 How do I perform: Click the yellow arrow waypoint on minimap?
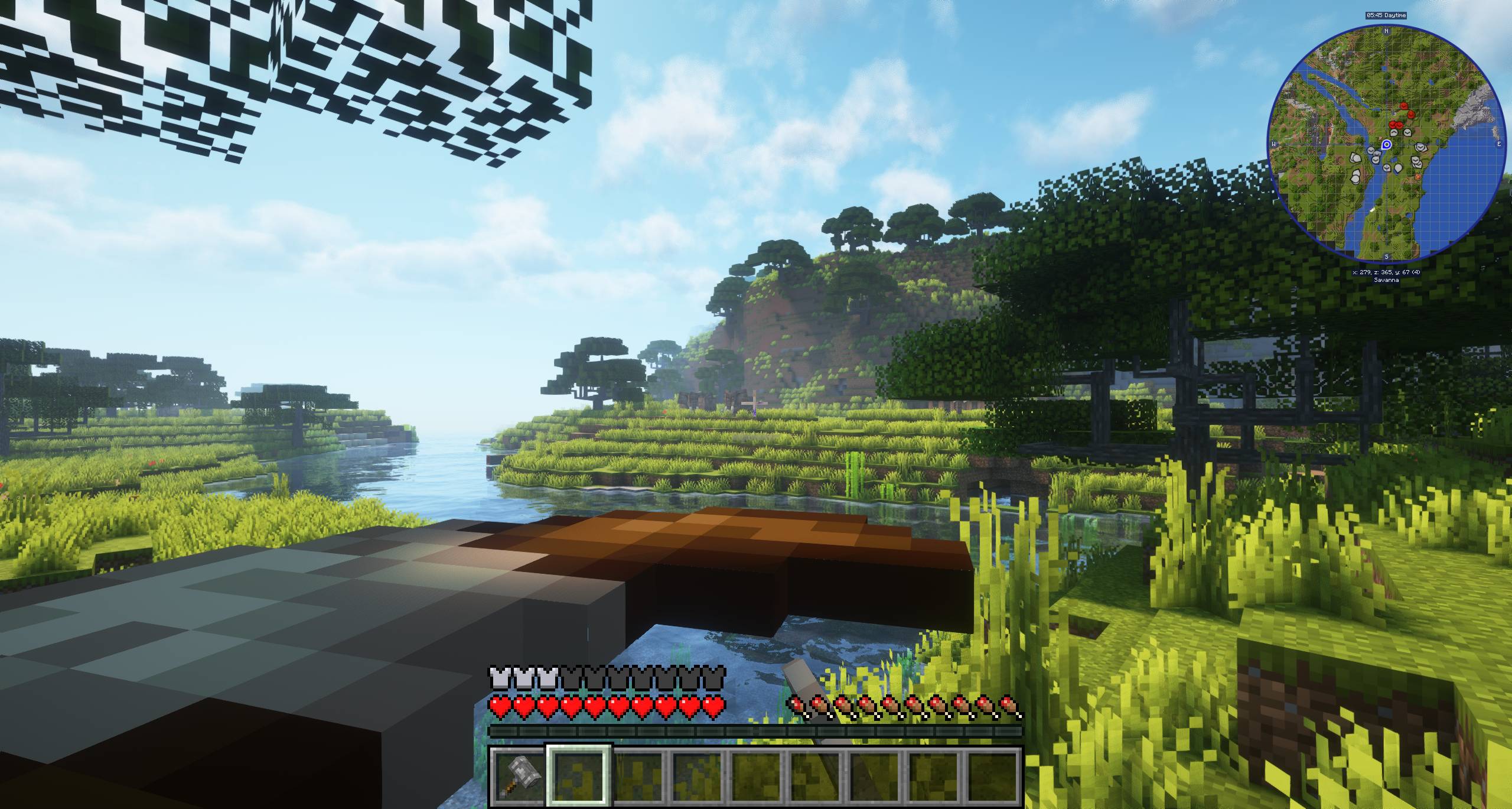coord(1371,209)
